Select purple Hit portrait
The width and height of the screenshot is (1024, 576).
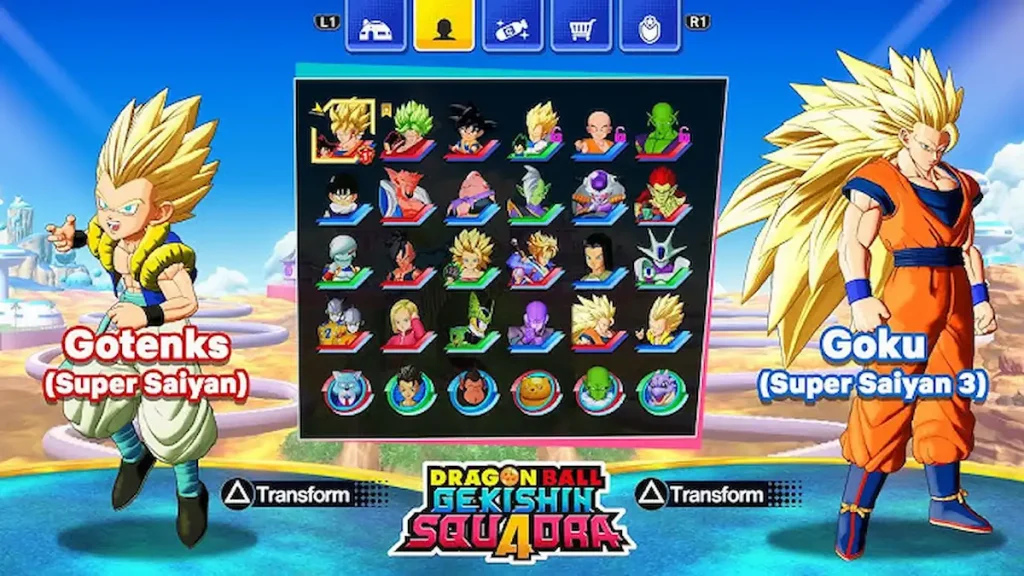[534, 323]
